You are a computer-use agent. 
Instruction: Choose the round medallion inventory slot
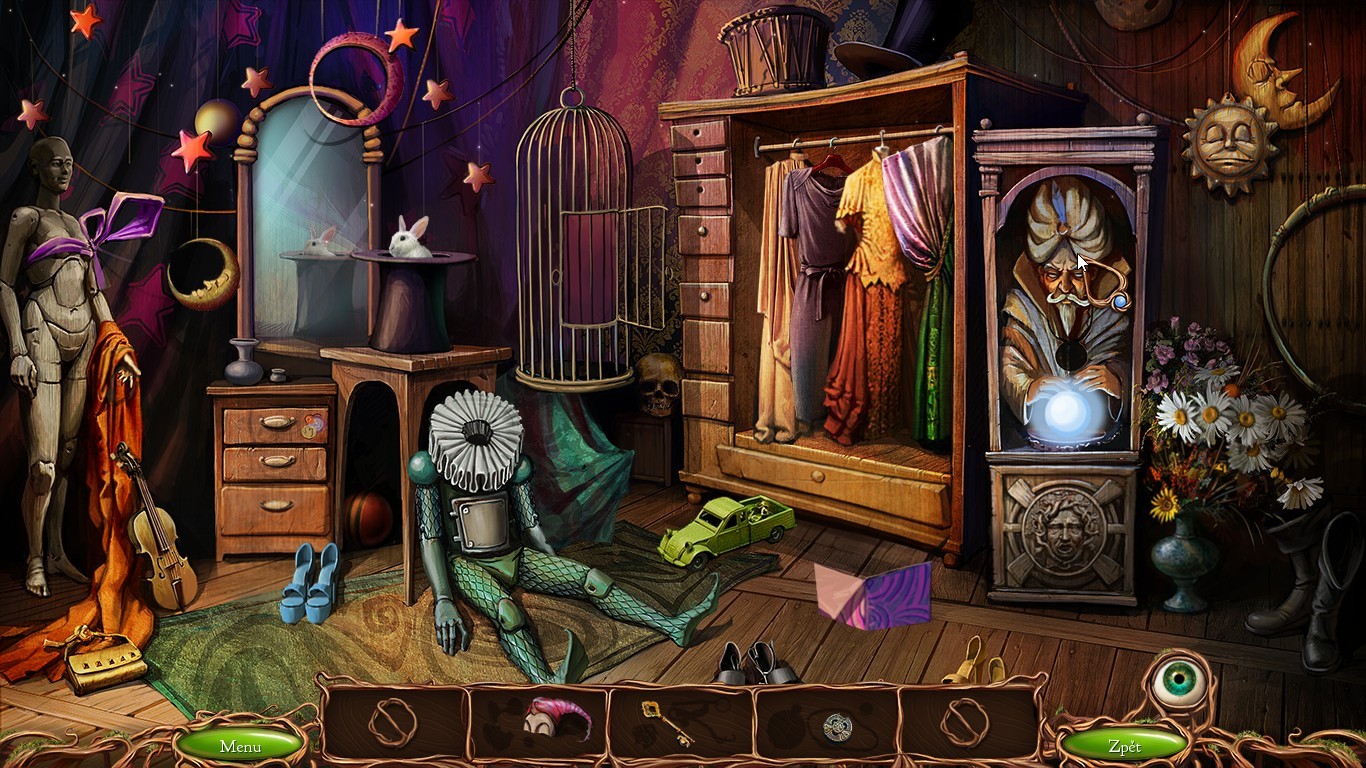pos(836,727)
